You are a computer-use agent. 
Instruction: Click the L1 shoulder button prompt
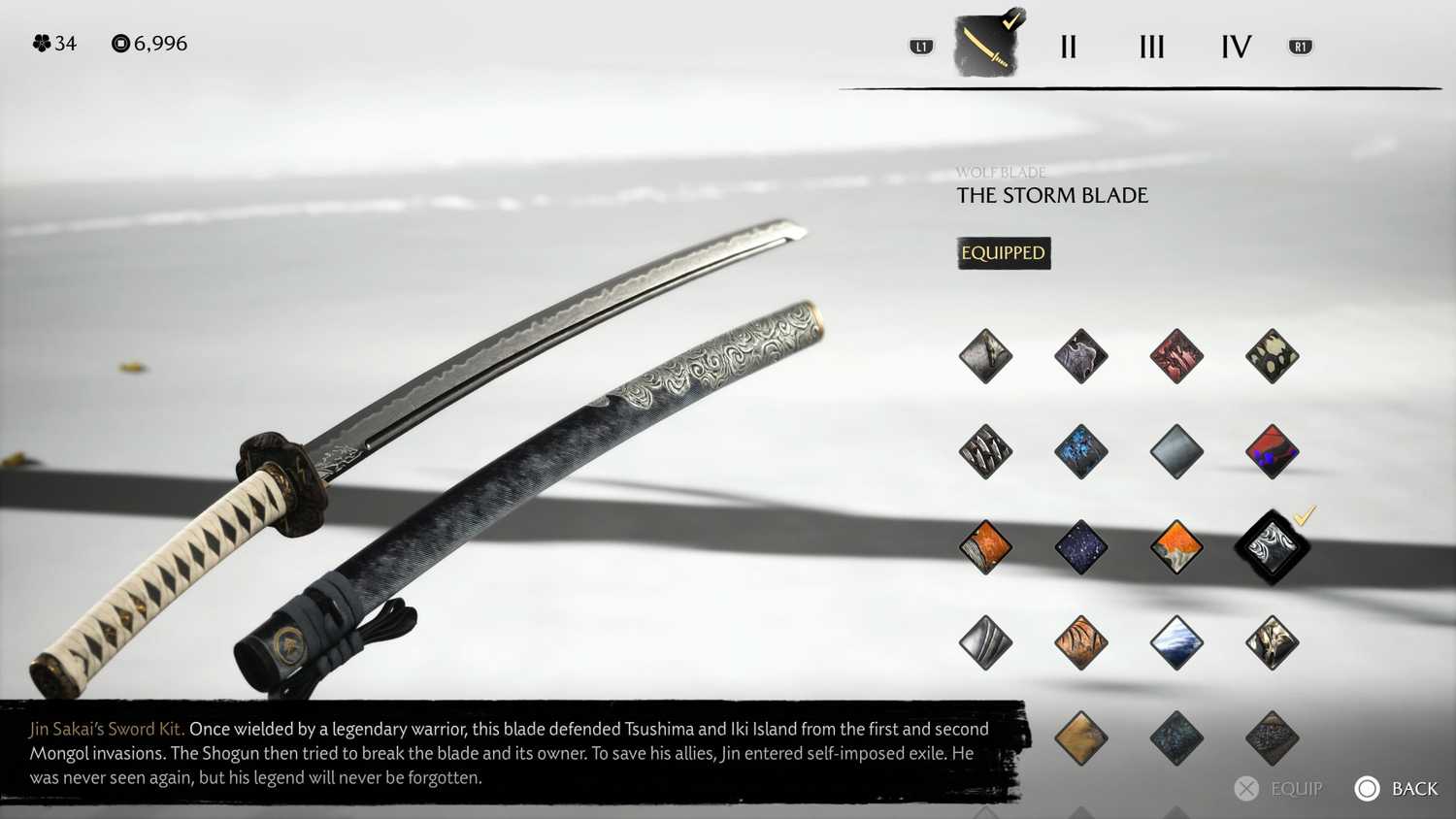920,45
